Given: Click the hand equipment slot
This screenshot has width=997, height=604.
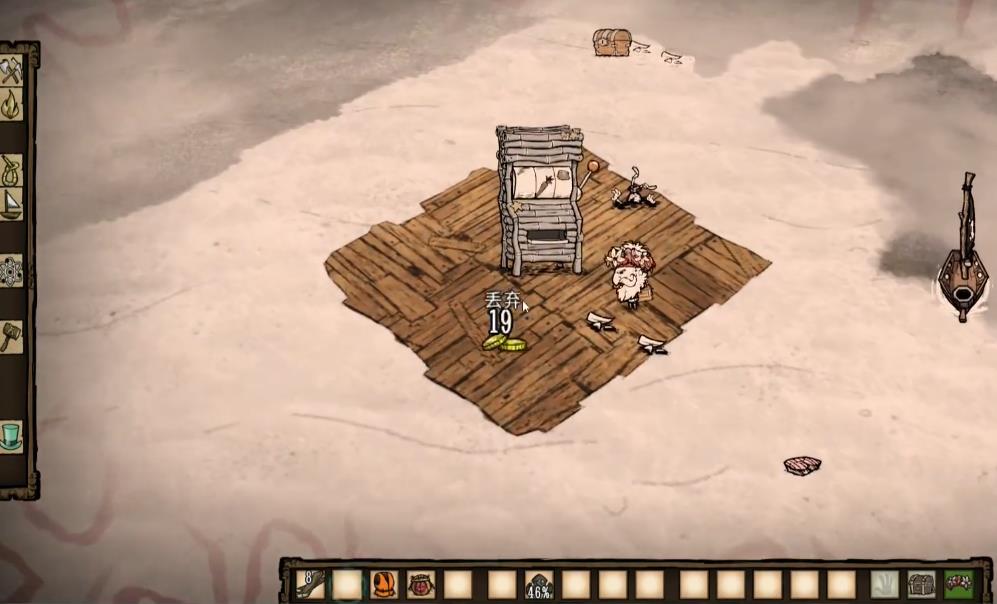Looking at the screenshot, I should (x=884, y=584).
